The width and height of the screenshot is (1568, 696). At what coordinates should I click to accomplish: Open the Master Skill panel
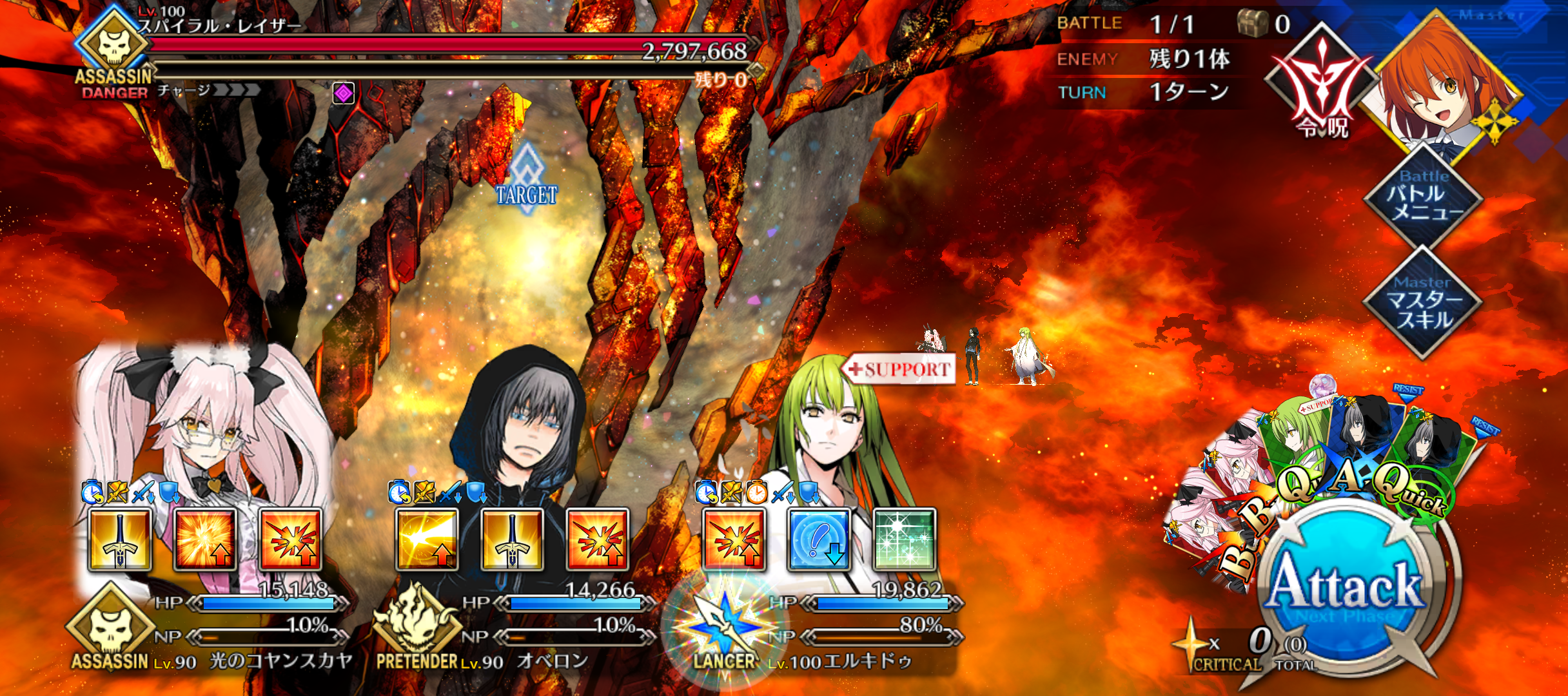tap(1424, 303)
